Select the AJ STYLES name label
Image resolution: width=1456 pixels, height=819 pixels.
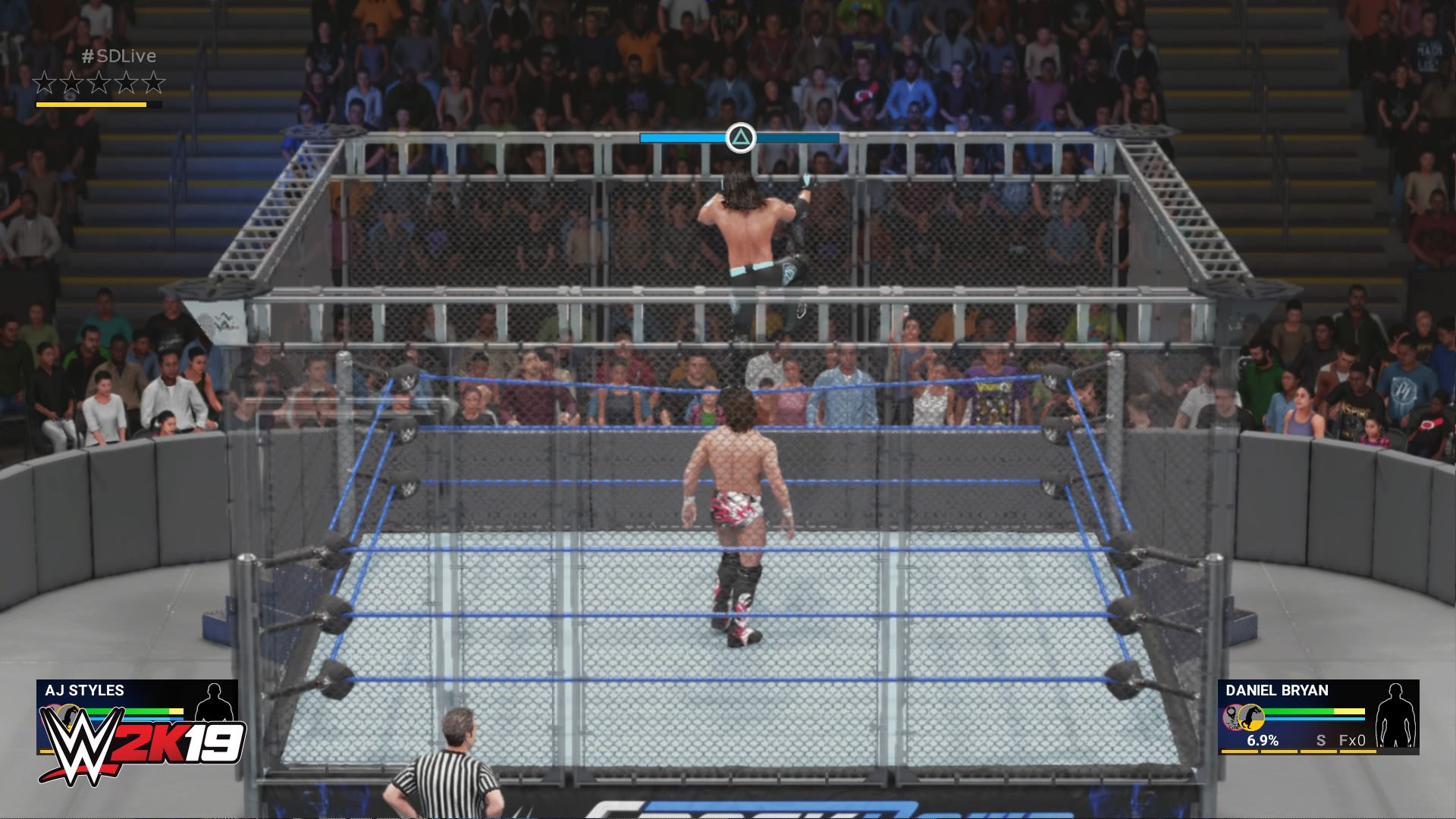click(83, 691)
